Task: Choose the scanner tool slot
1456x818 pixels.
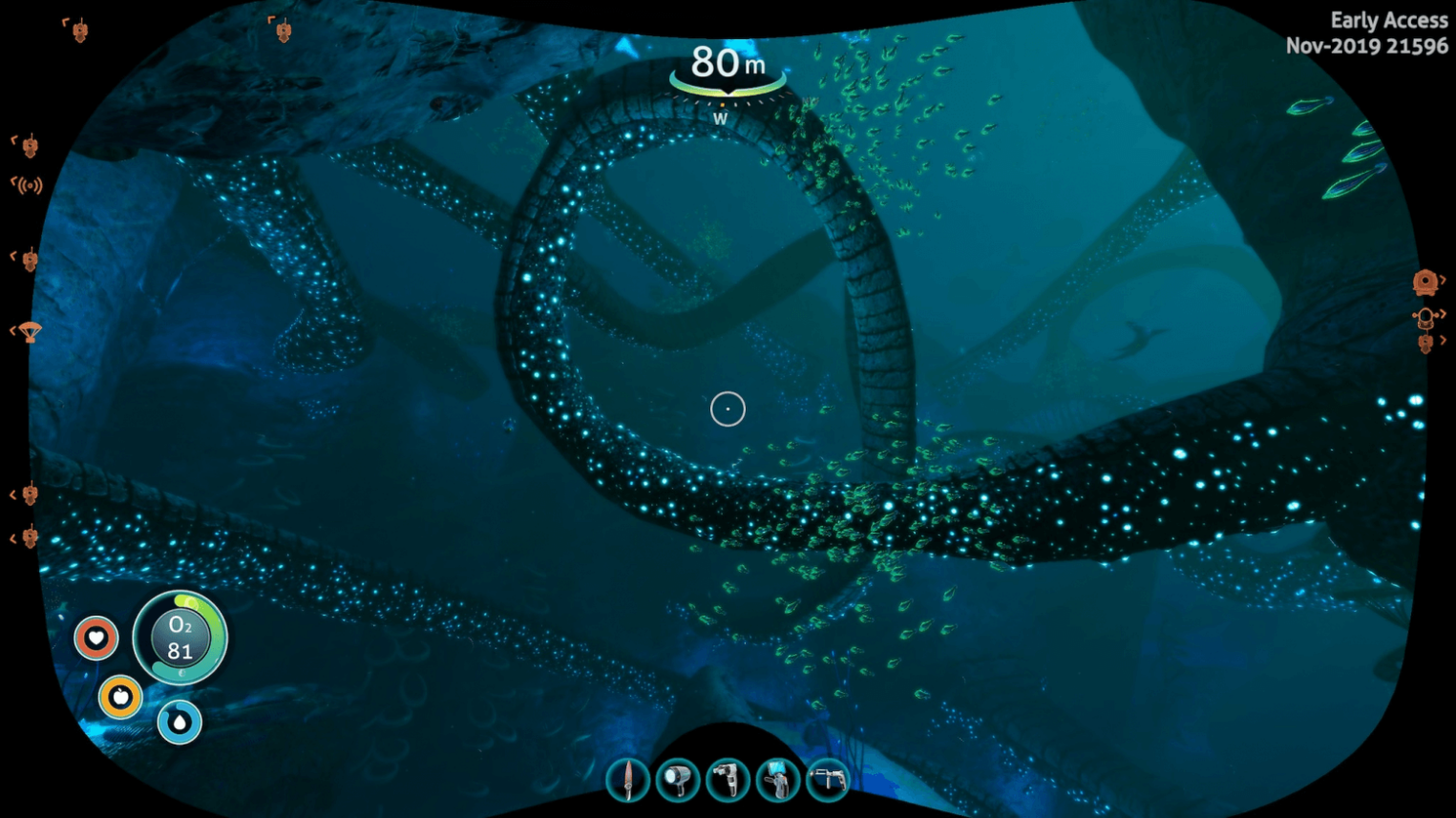Action: coord(728,780)
